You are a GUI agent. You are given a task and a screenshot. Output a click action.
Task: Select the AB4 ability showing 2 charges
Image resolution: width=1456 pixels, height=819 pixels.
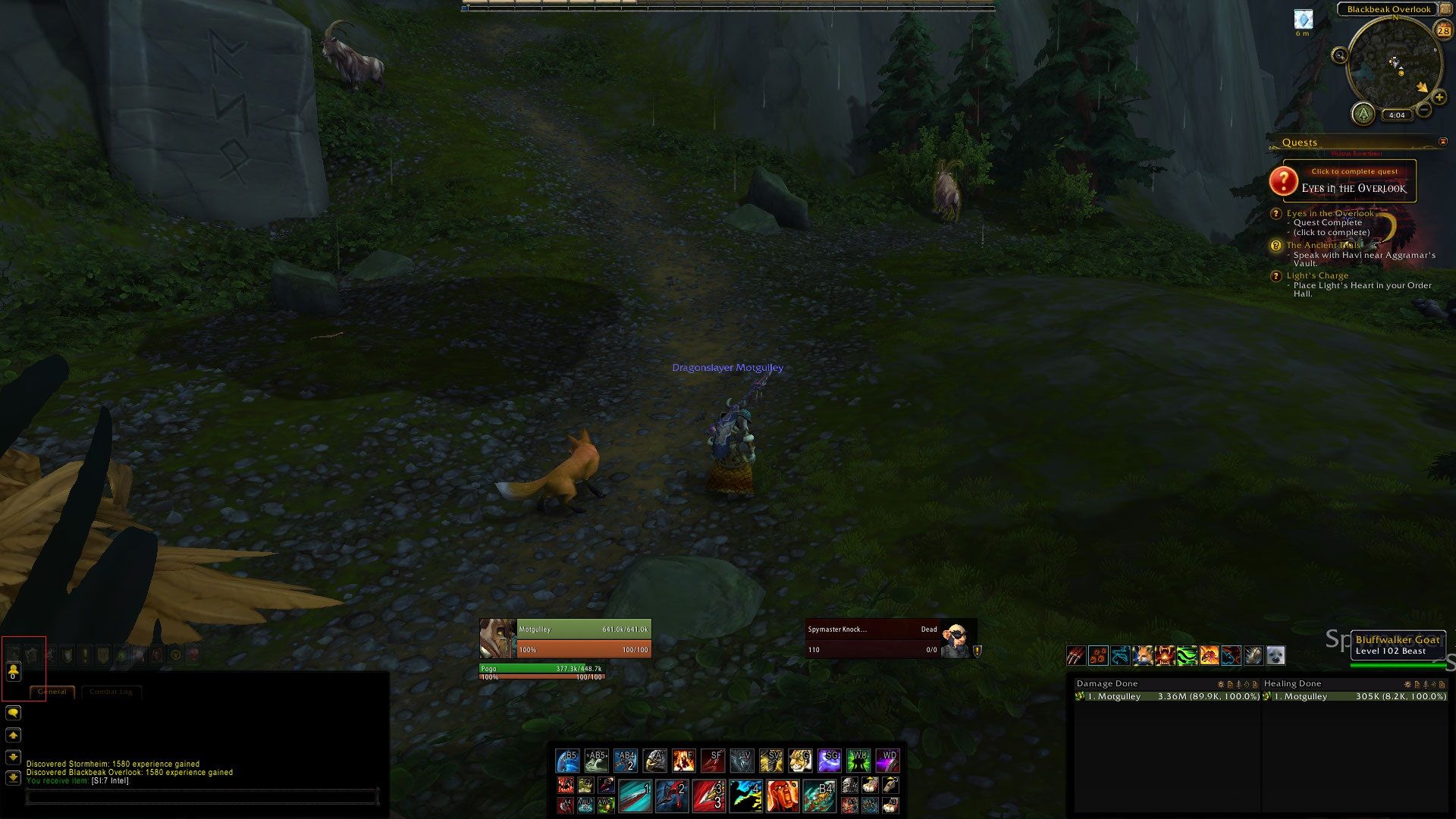(x=626, y=759)
